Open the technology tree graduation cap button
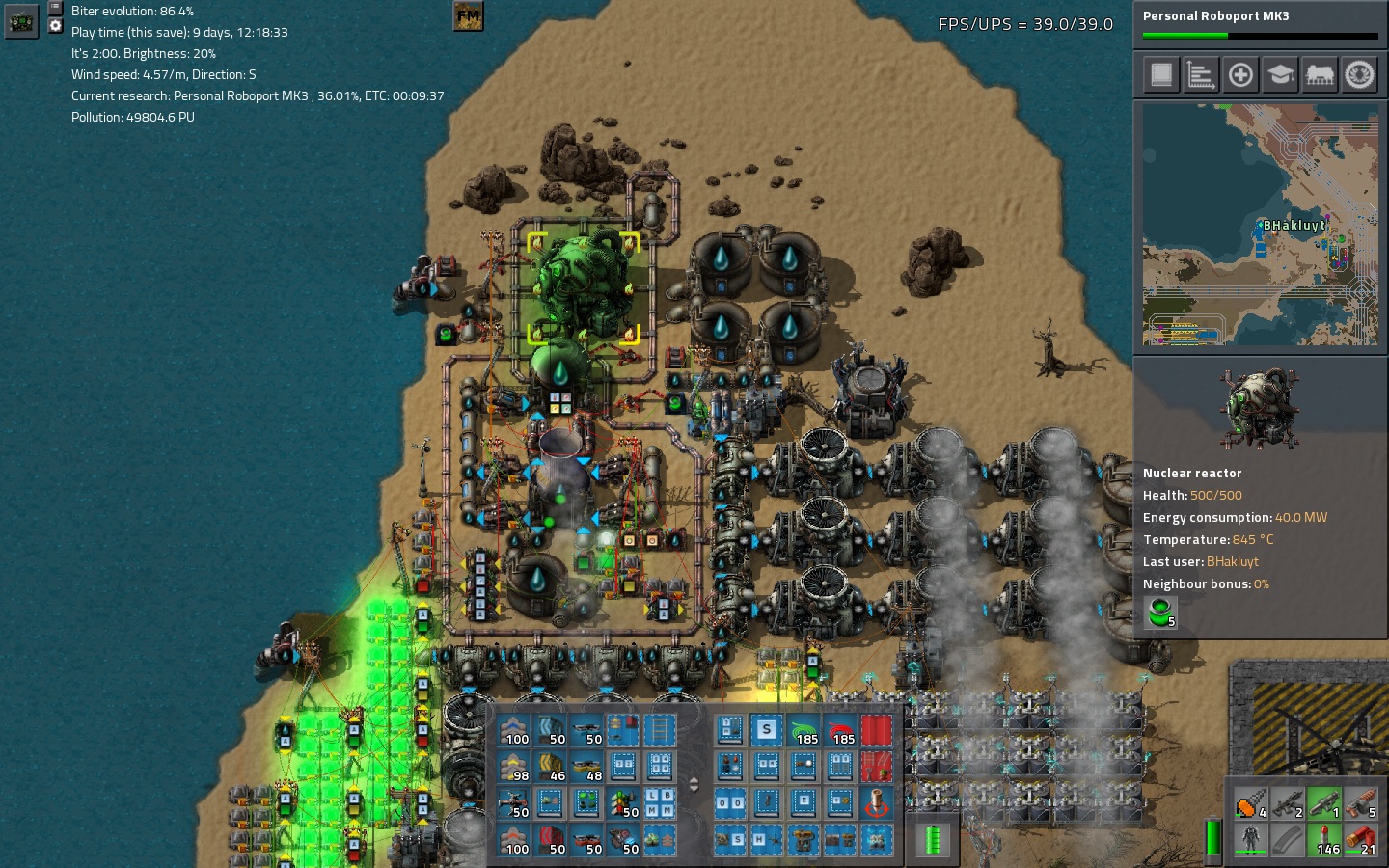The width and height of the screenshot is (1389, 868). coord(1280,74)
